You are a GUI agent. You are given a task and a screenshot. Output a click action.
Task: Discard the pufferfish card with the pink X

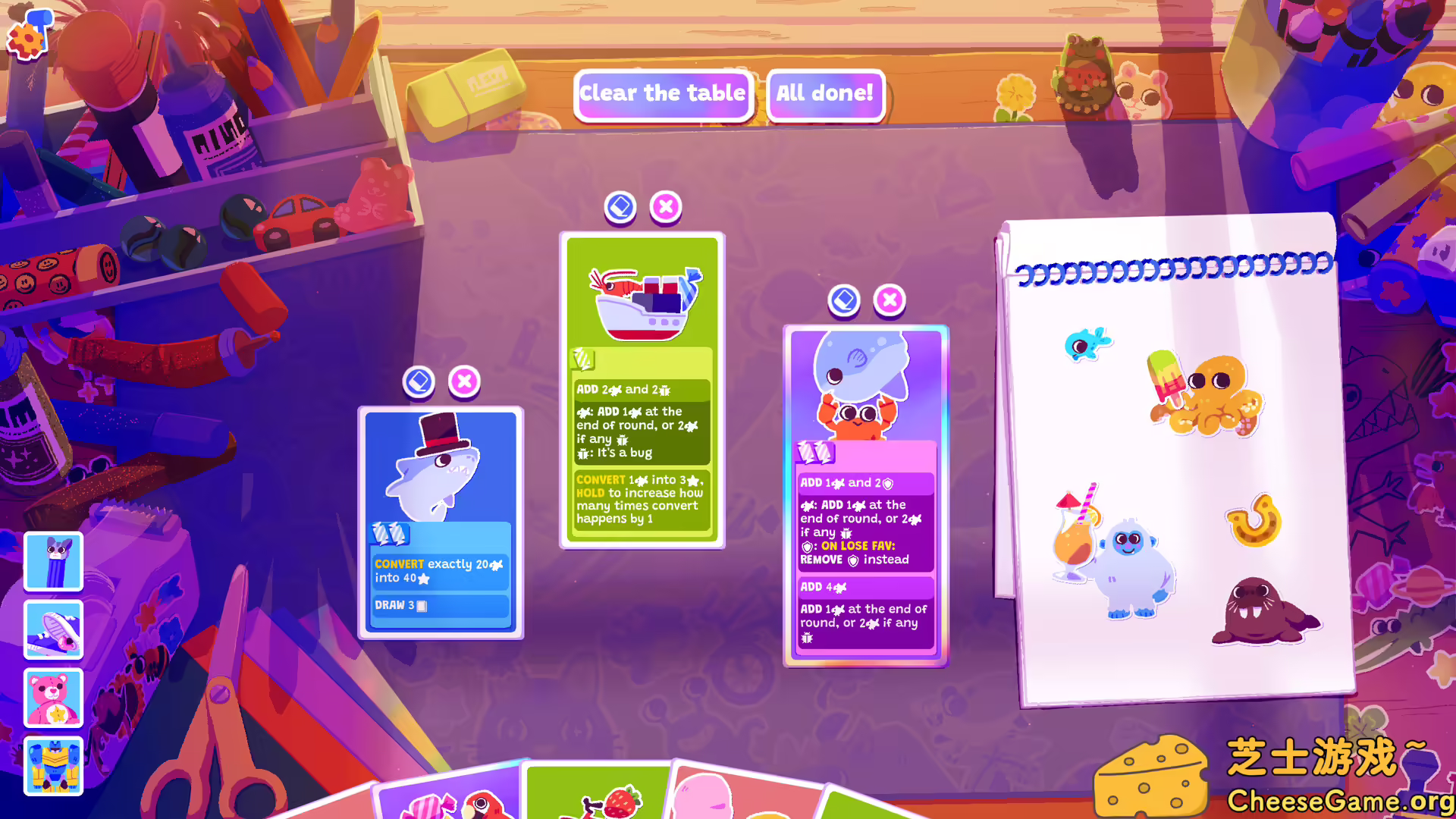point(890,300)
